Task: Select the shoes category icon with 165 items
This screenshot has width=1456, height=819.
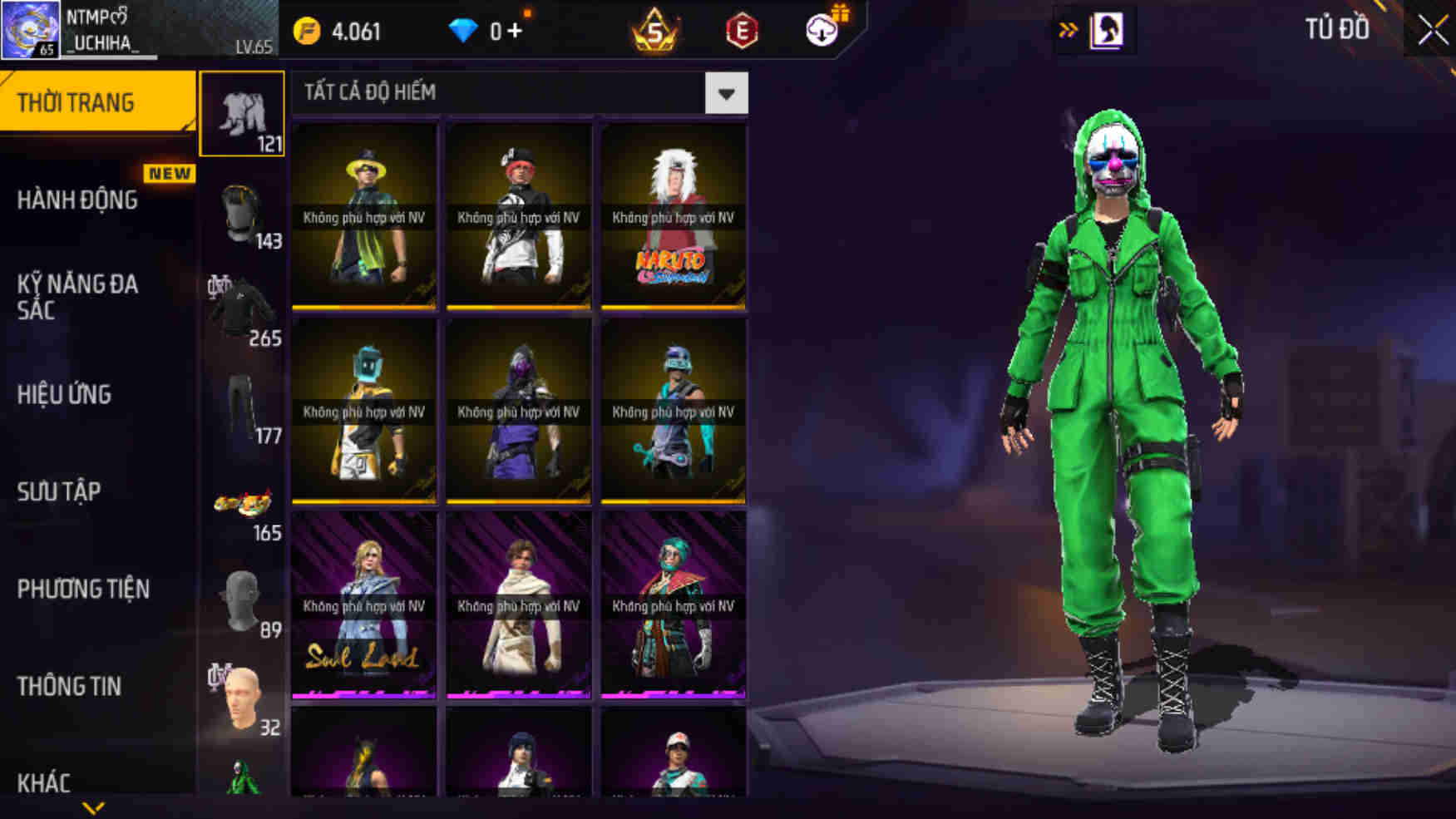Action: click(x=241, y=503)
